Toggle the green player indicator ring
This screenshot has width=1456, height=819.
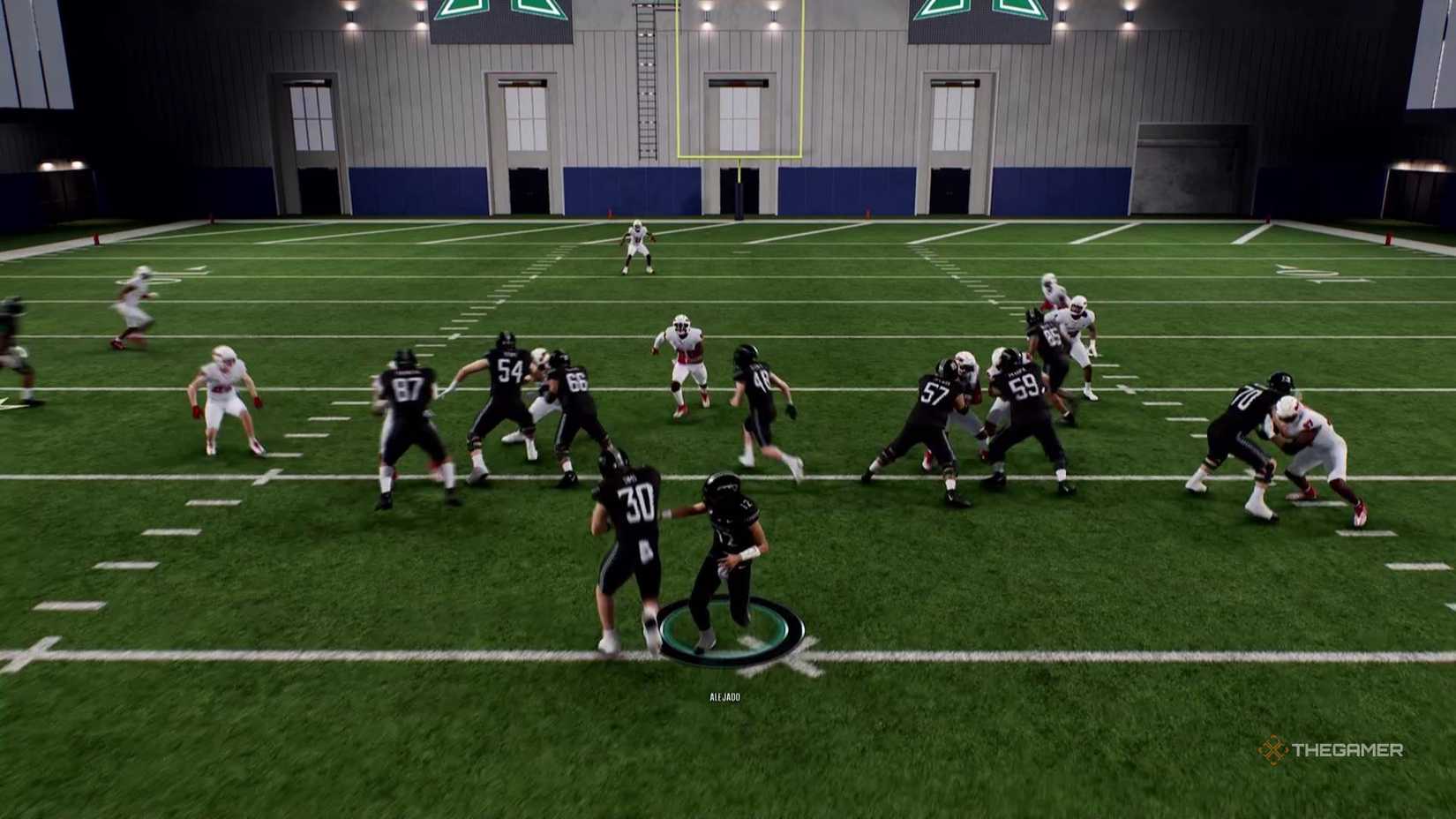point(728,627)
